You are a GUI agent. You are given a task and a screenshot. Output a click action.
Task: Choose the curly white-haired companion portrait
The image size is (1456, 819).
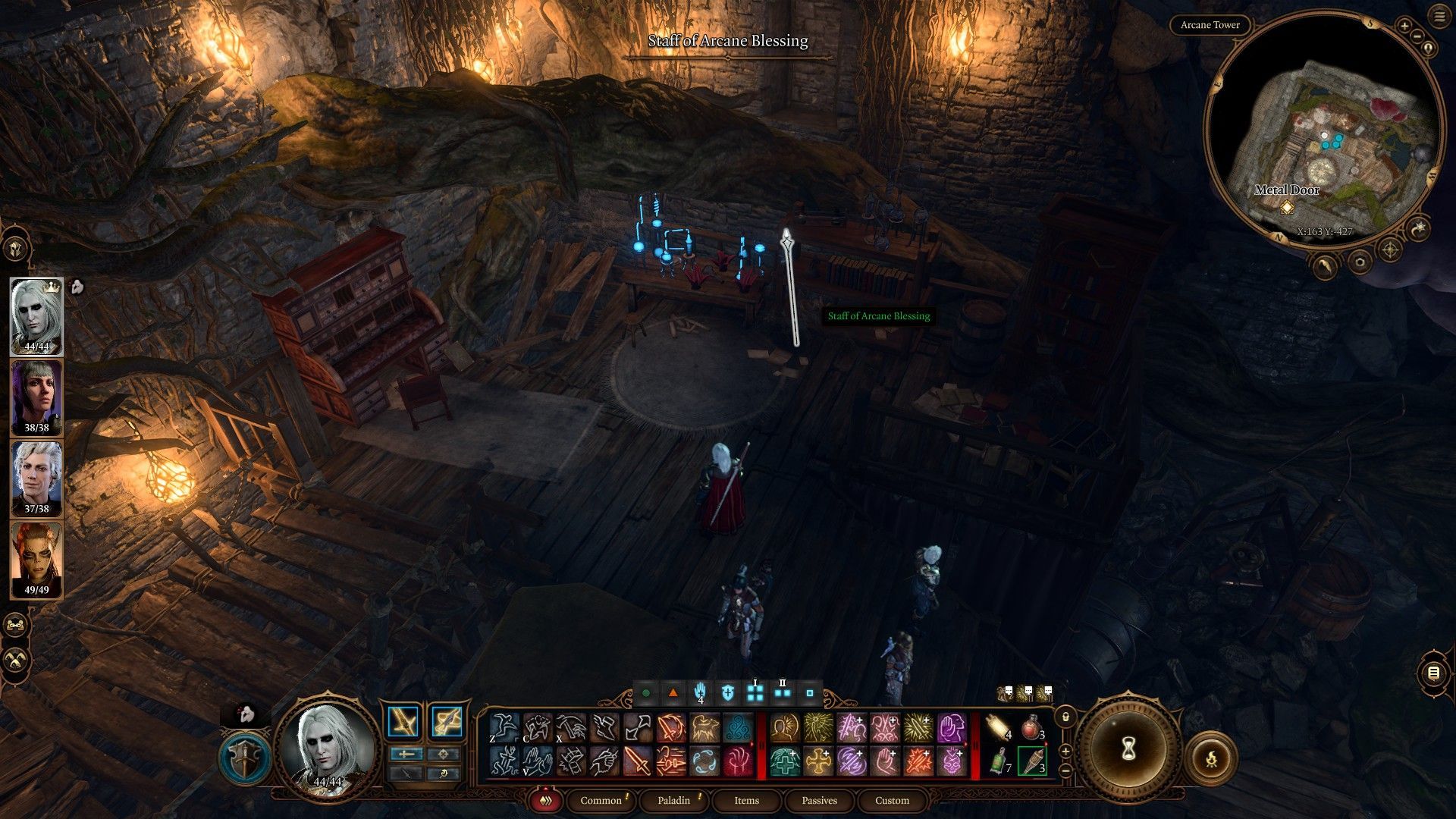[x=36, y=479]
